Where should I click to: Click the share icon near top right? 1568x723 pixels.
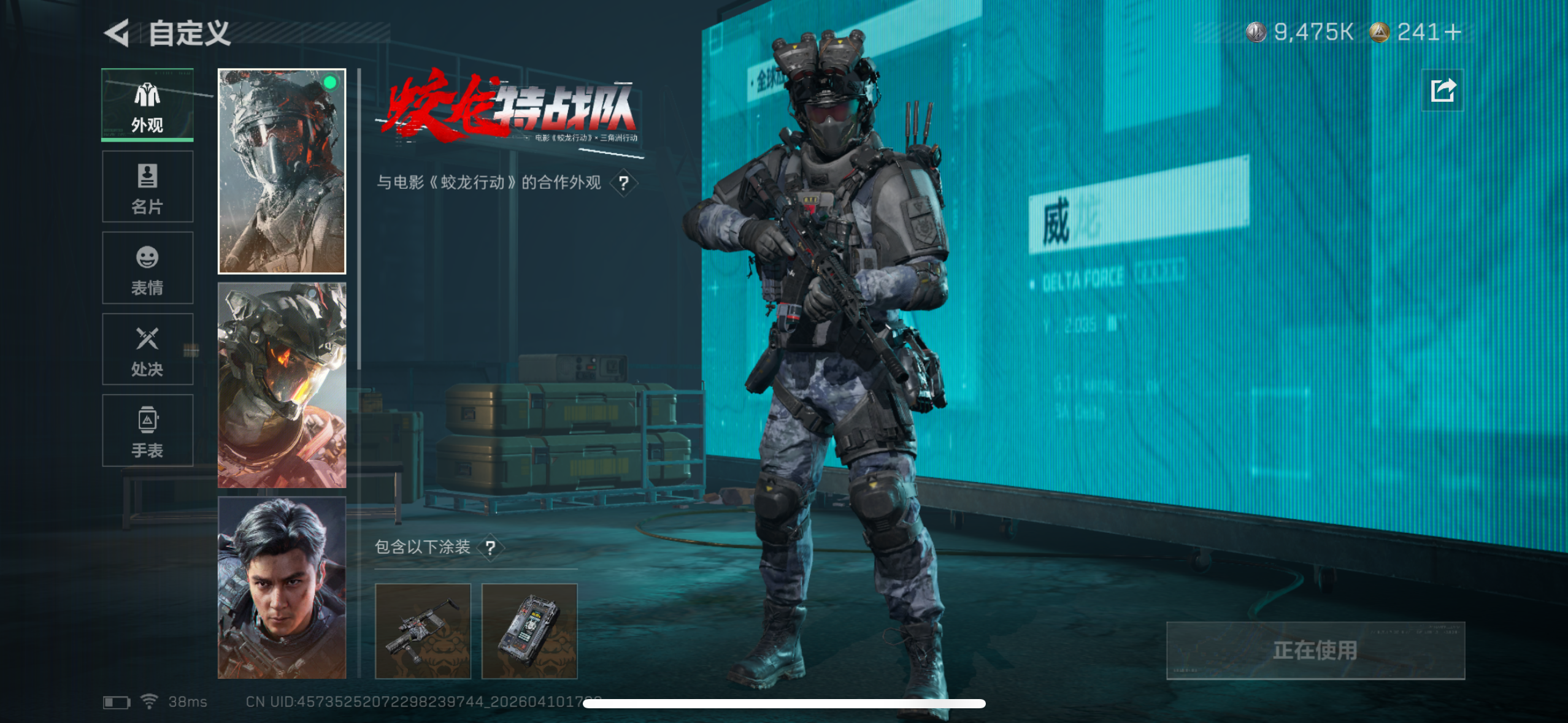(x=1442, y=90)
